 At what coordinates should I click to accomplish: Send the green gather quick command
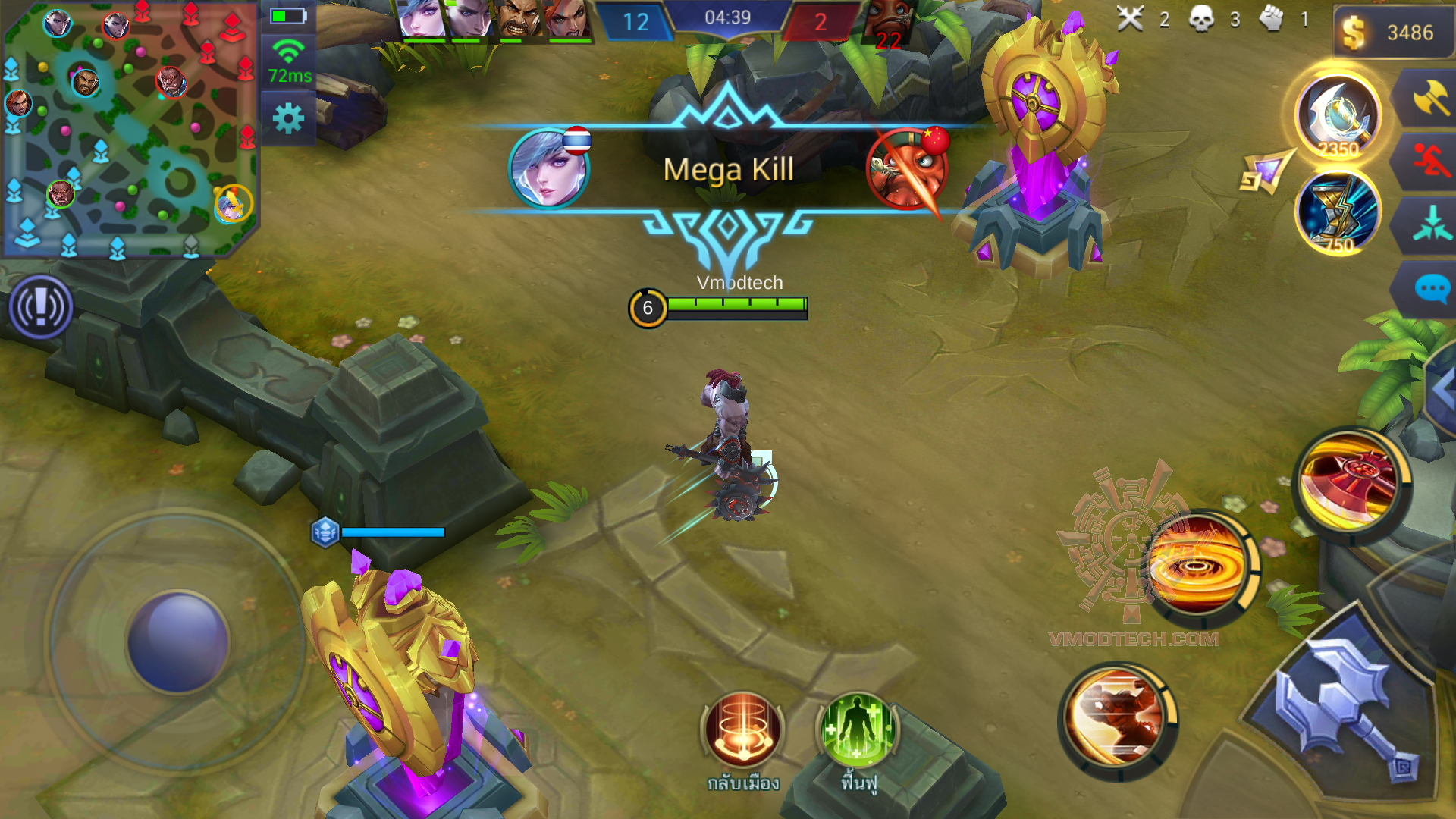[x=1431, y=224]
